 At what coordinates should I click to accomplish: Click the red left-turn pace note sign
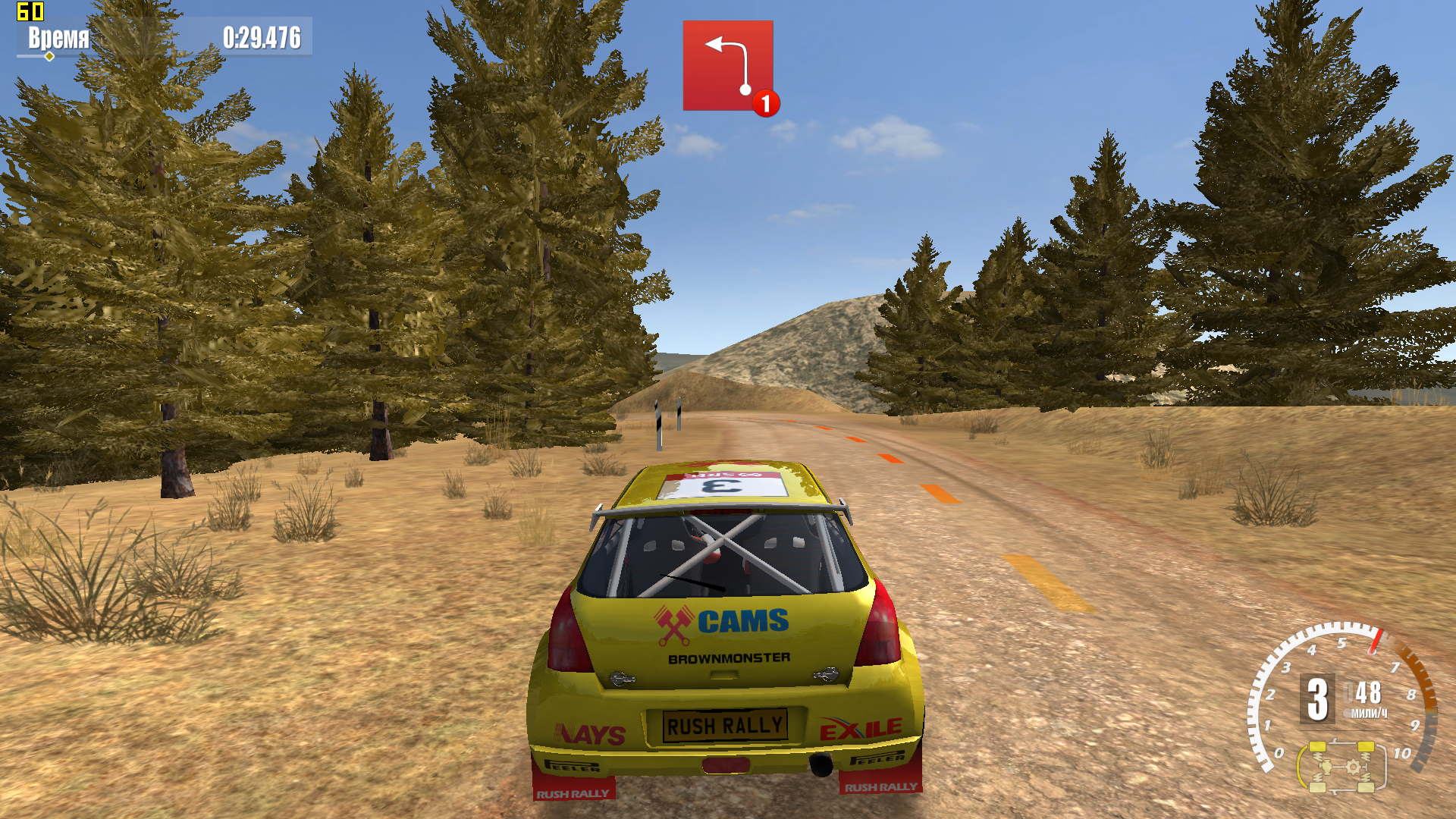click(727, 66)
